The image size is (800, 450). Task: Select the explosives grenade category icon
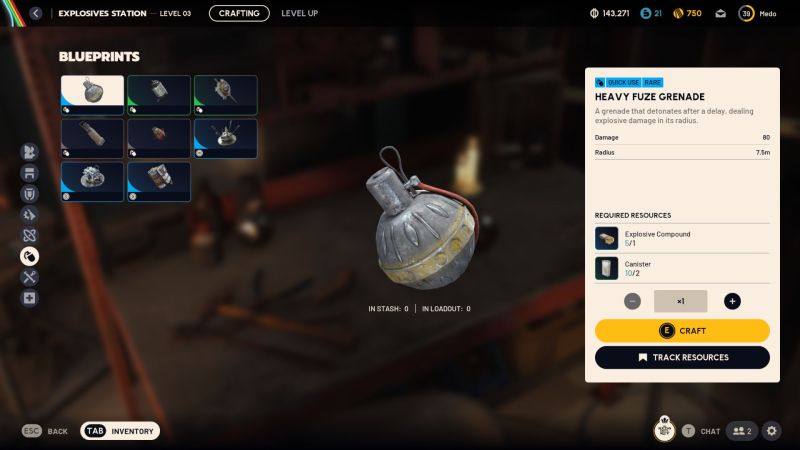point(29,255)
